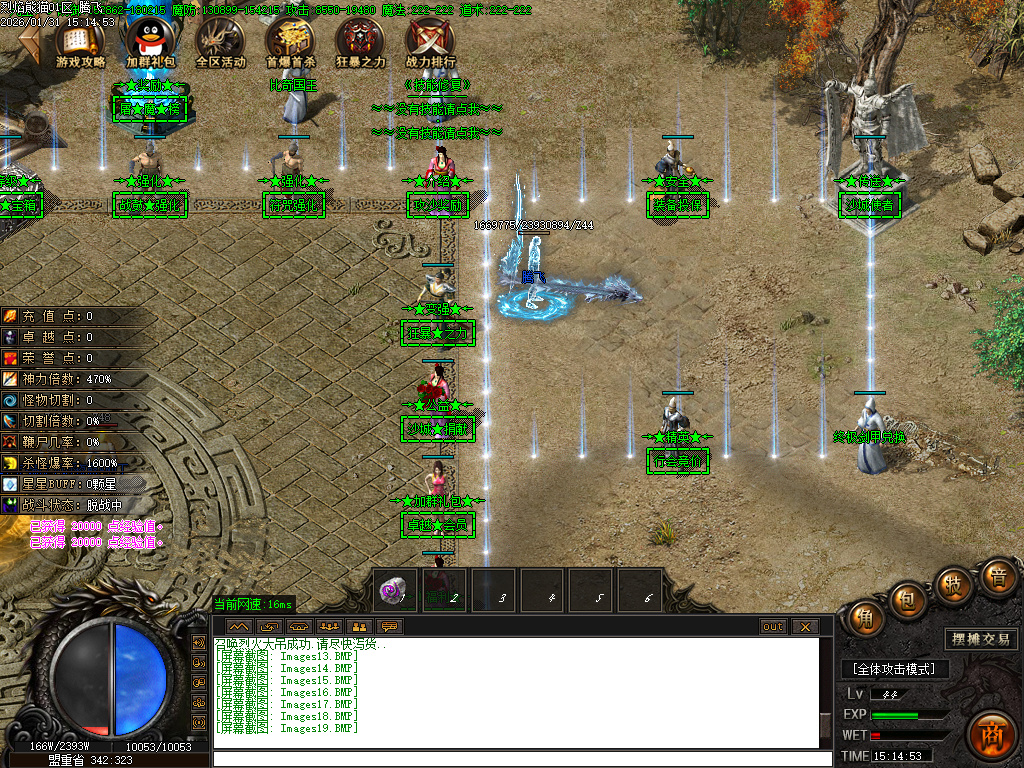The image size is (1024, 768).
Task: Focus the chat text input box
Action: tap(520, 759)
